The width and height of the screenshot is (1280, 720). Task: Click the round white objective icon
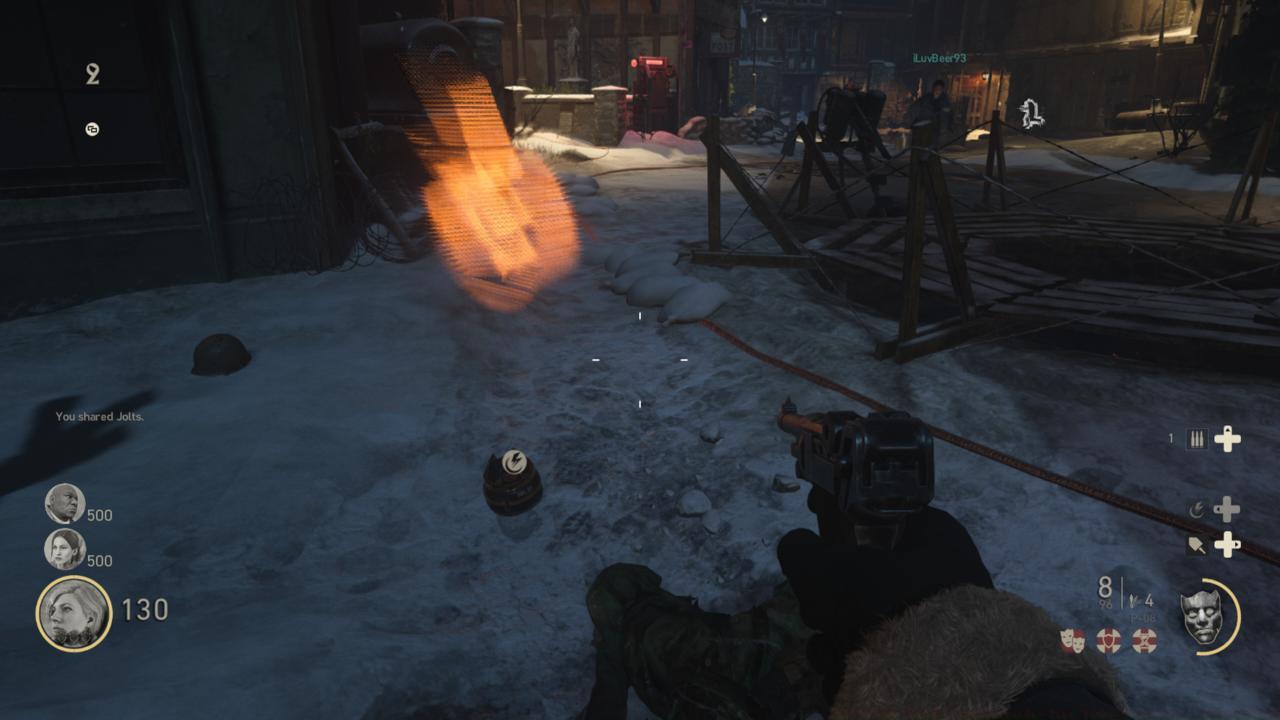(x=92, y=129)
